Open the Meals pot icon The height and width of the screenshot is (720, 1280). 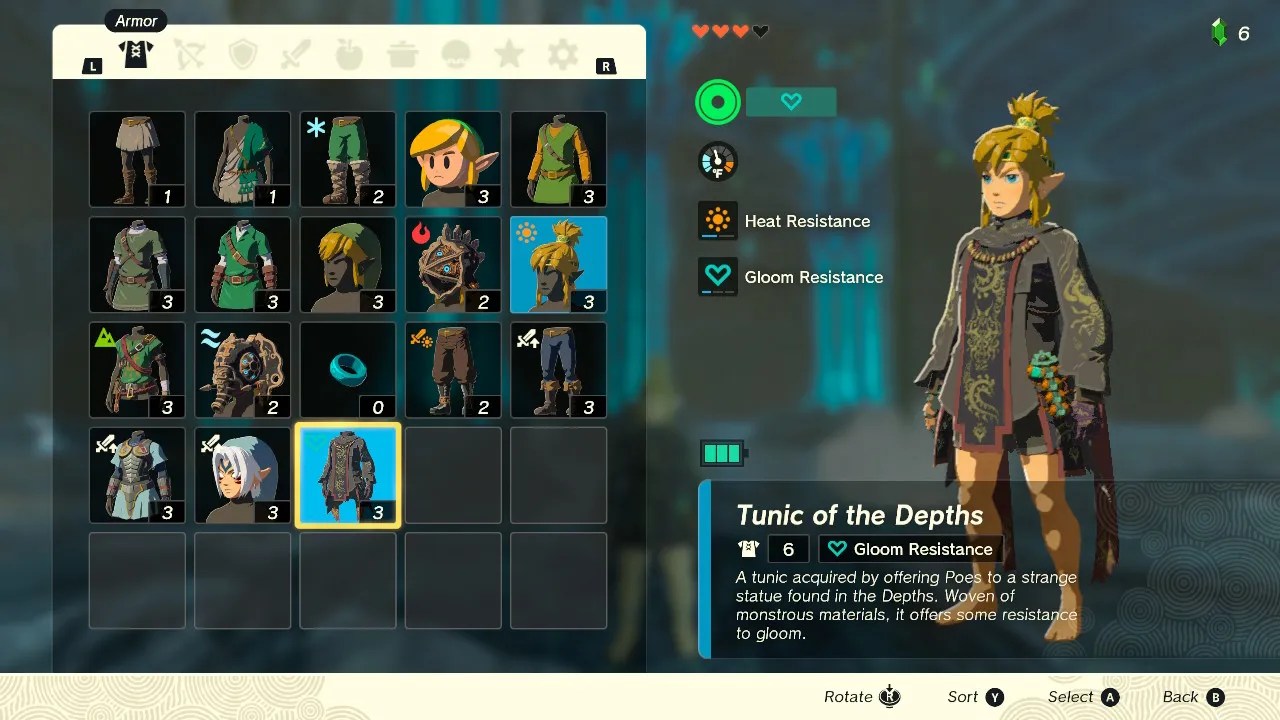pyautogui.click(x=402, y=55)
